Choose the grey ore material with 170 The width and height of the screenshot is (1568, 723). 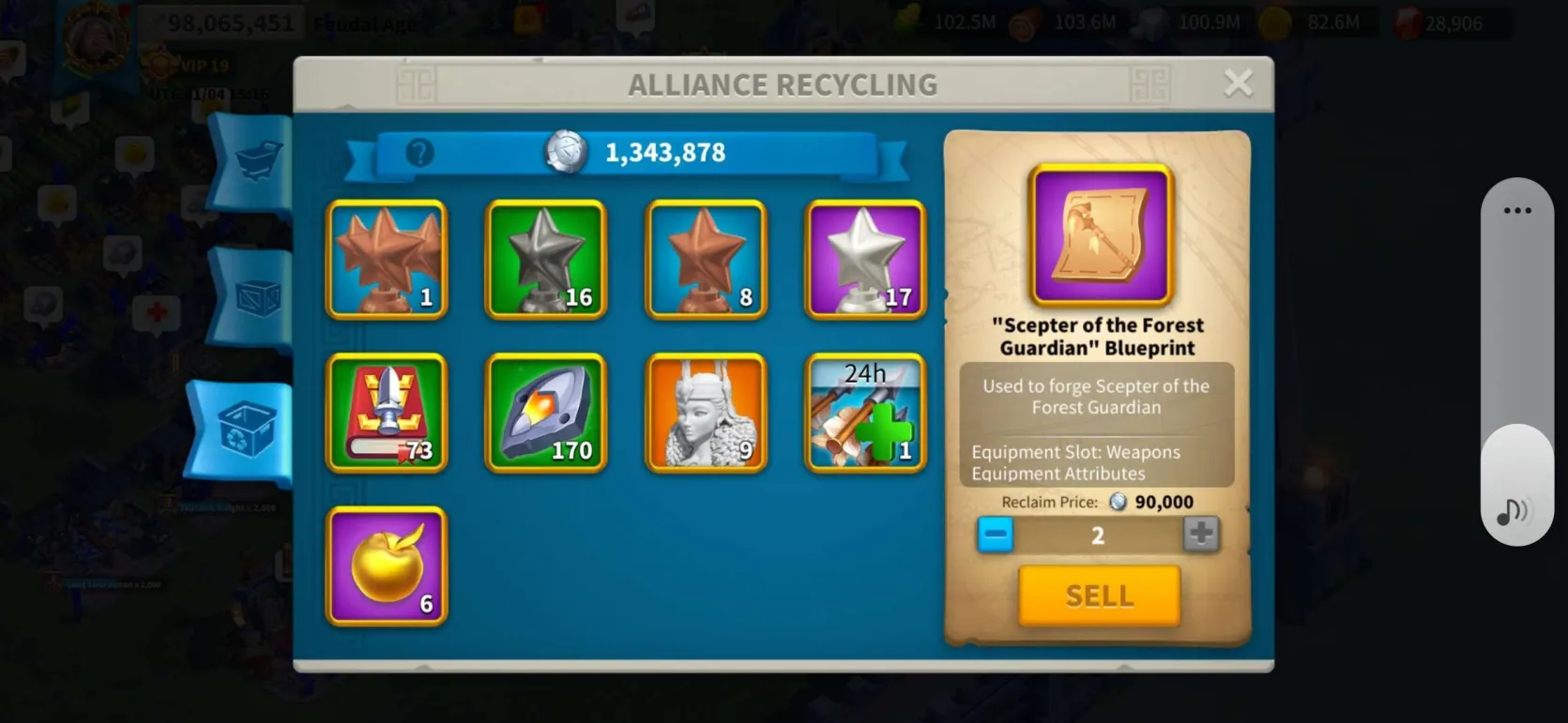point(546,413)
